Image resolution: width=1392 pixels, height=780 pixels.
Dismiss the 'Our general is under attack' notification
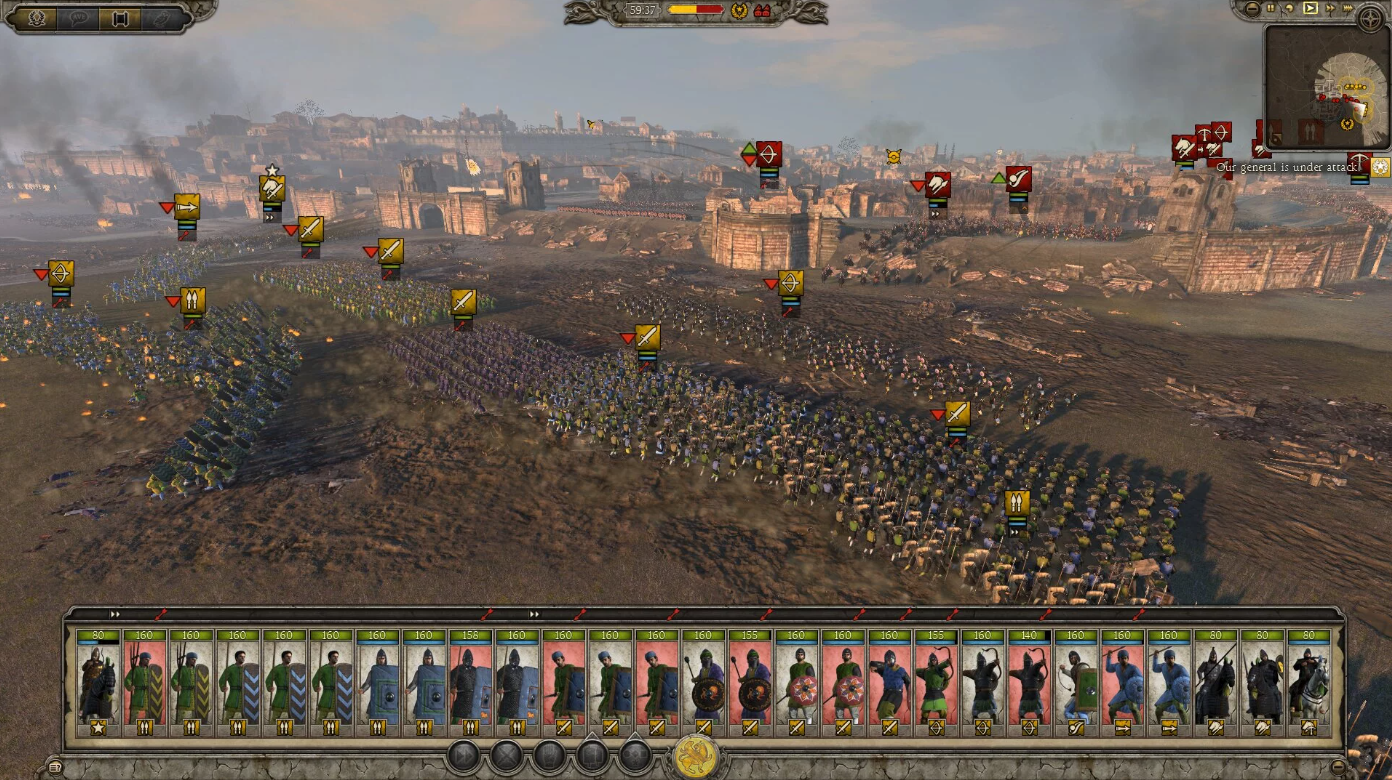[x=1285, y=168]
